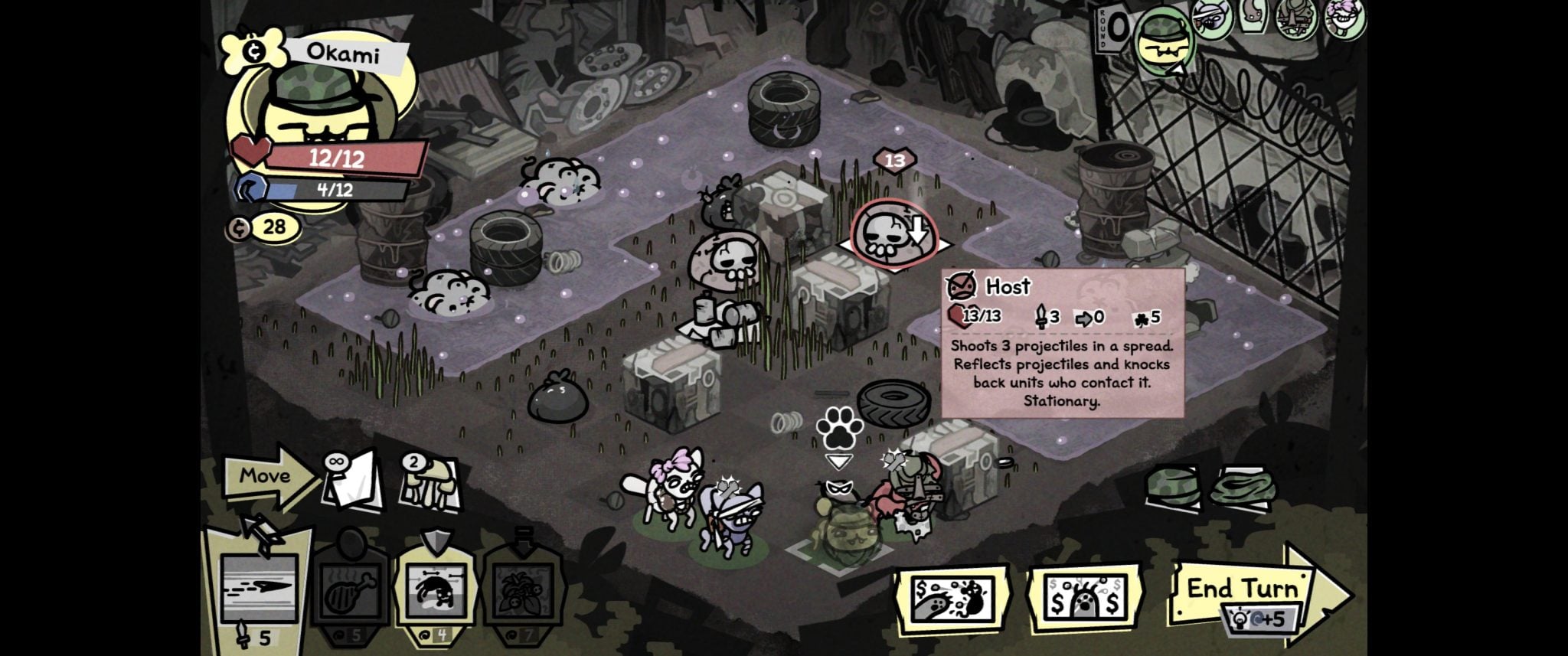Inspect the camo helmet equipment slot
The image size is (1568, 656).
pos(1174,487)
